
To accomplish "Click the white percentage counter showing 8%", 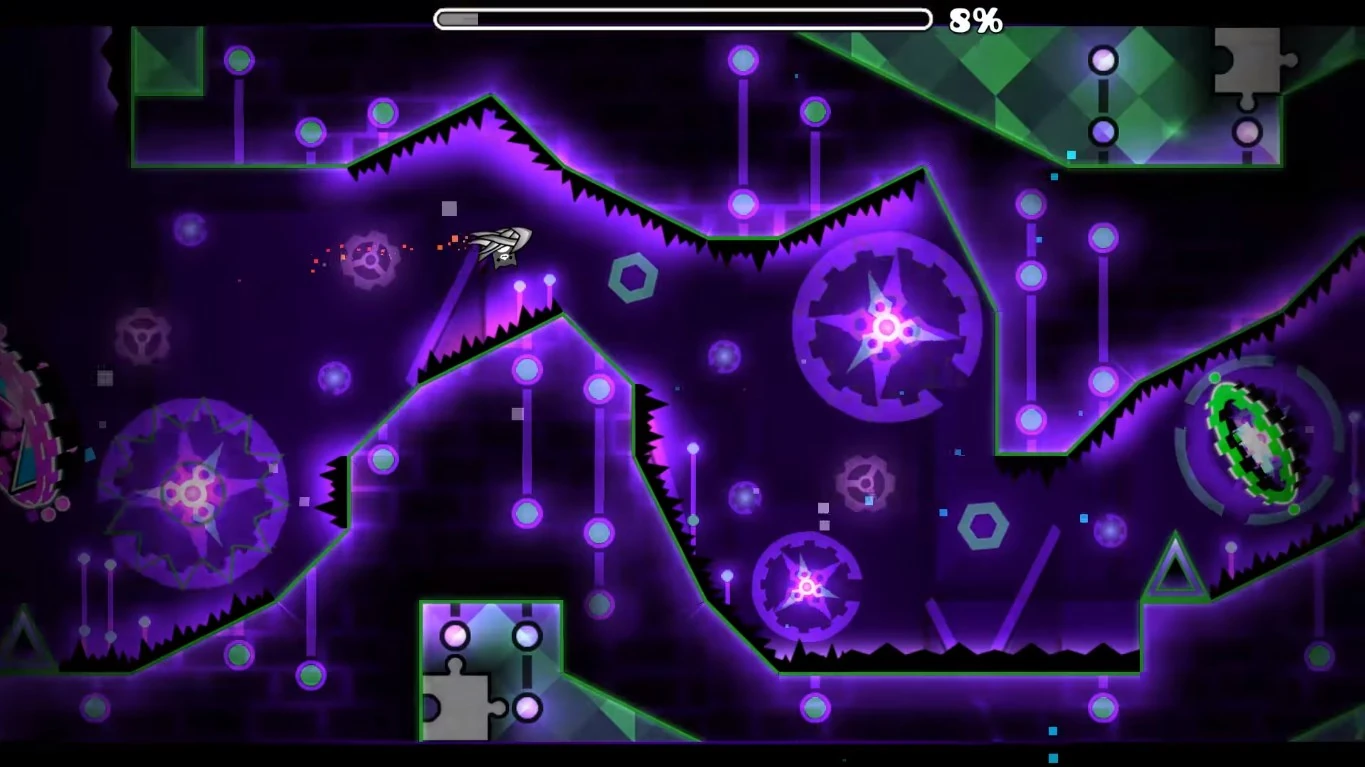I will 974,18.
